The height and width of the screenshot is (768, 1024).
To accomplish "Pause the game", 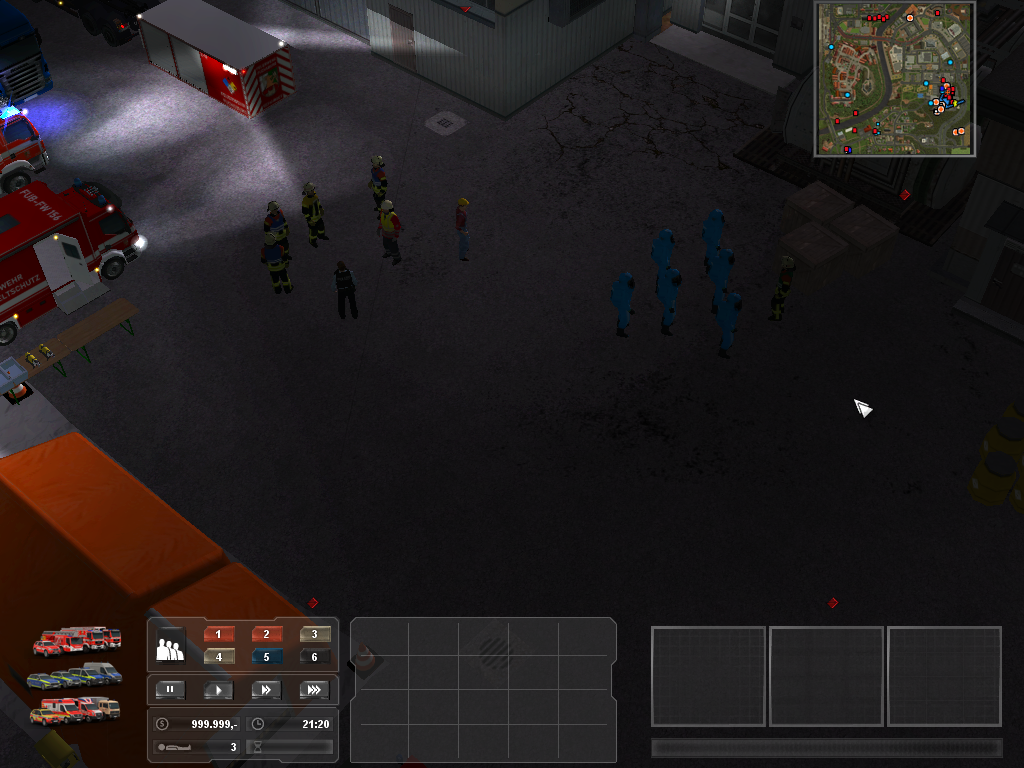I will [170, 690].
